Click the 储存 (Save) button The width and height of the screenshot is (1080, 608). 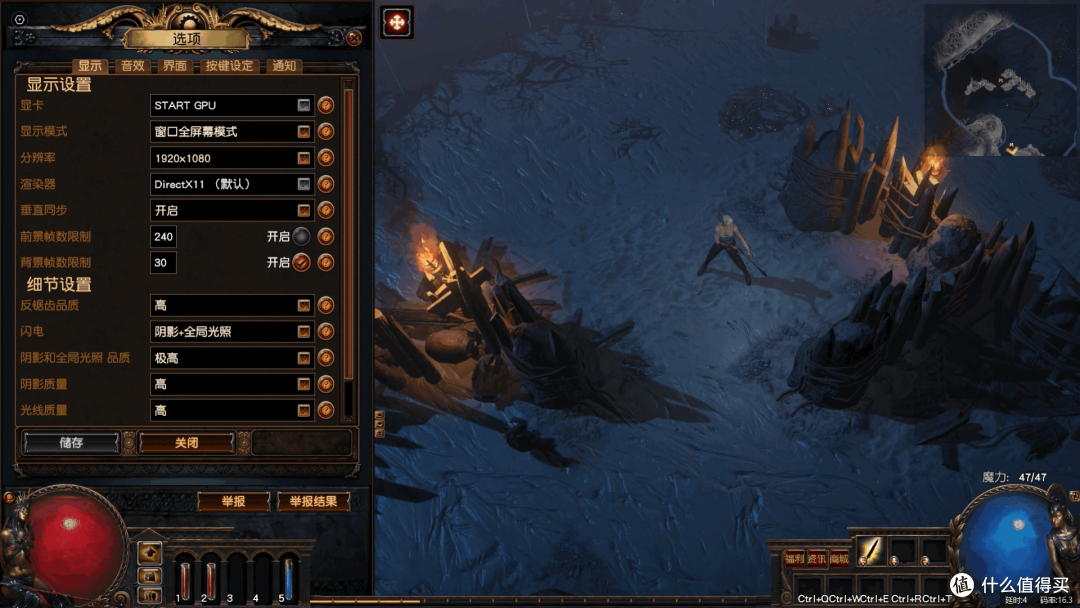(71, 442)
